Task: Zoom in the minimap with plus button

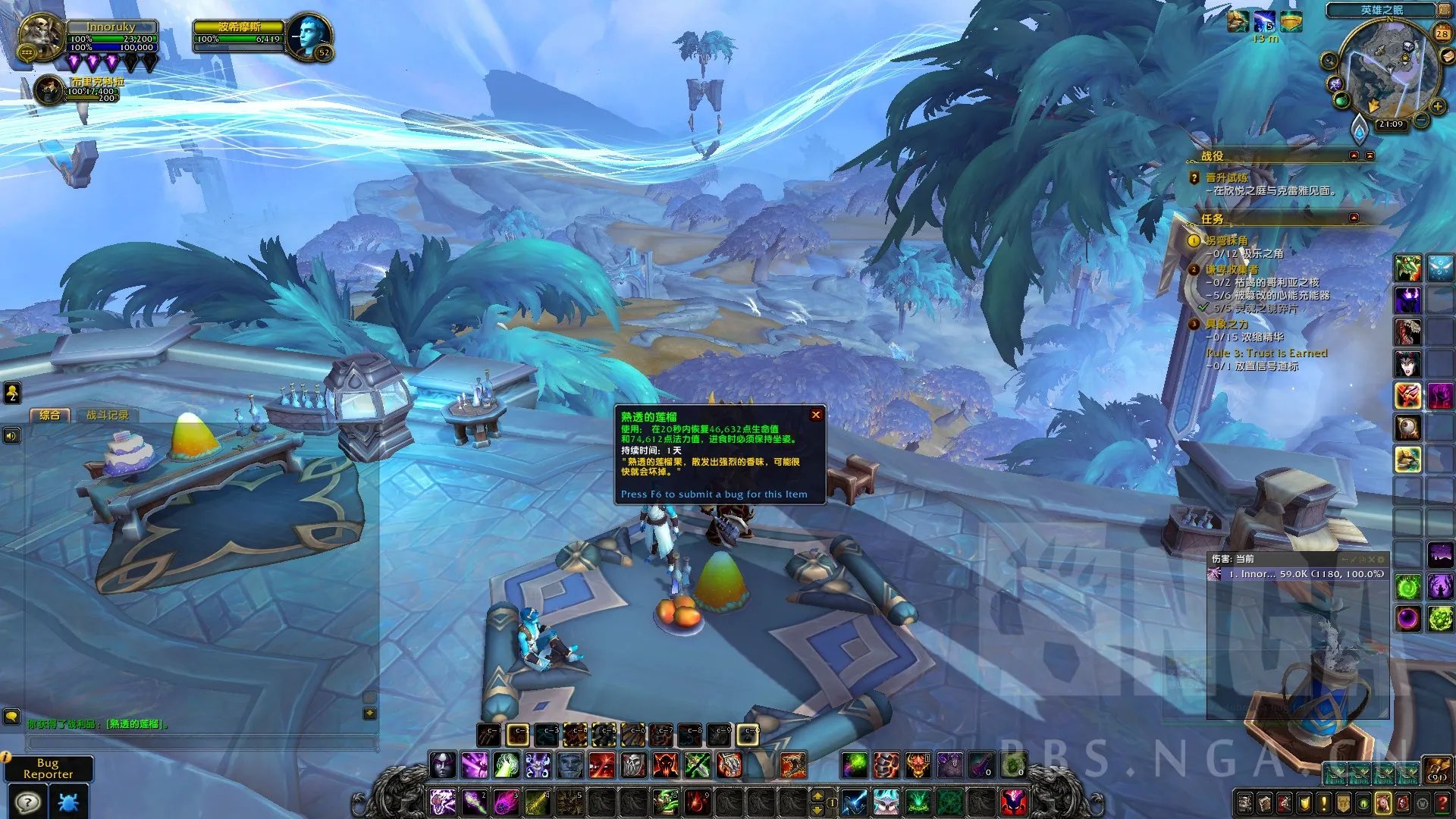Action: coord(1437,107)
